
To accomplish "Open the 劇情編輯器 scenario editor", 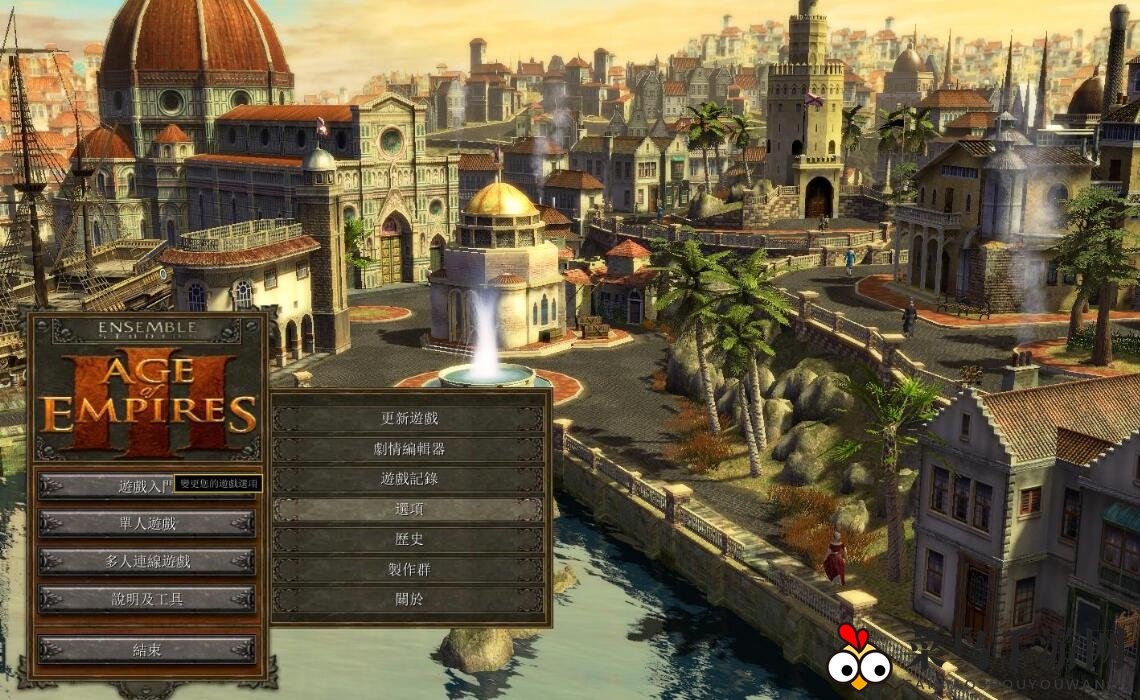I will [x=409, y=449].
